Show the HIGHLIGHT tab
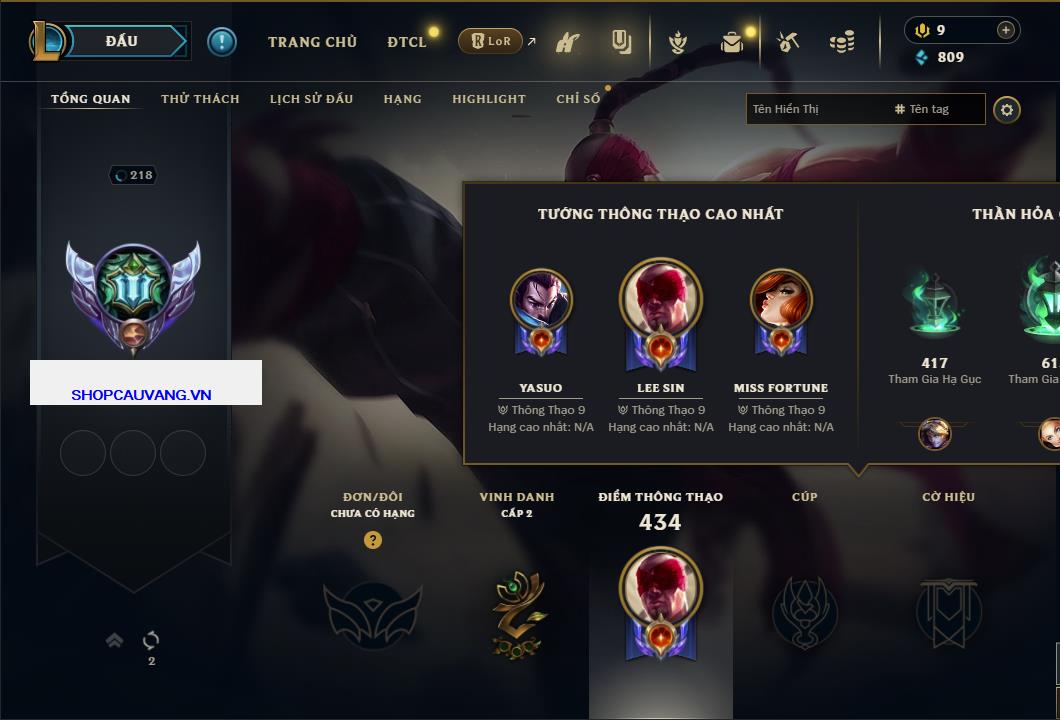This screenshot has width=1060, height=720. pyautogui.click(x=488, y=99)
